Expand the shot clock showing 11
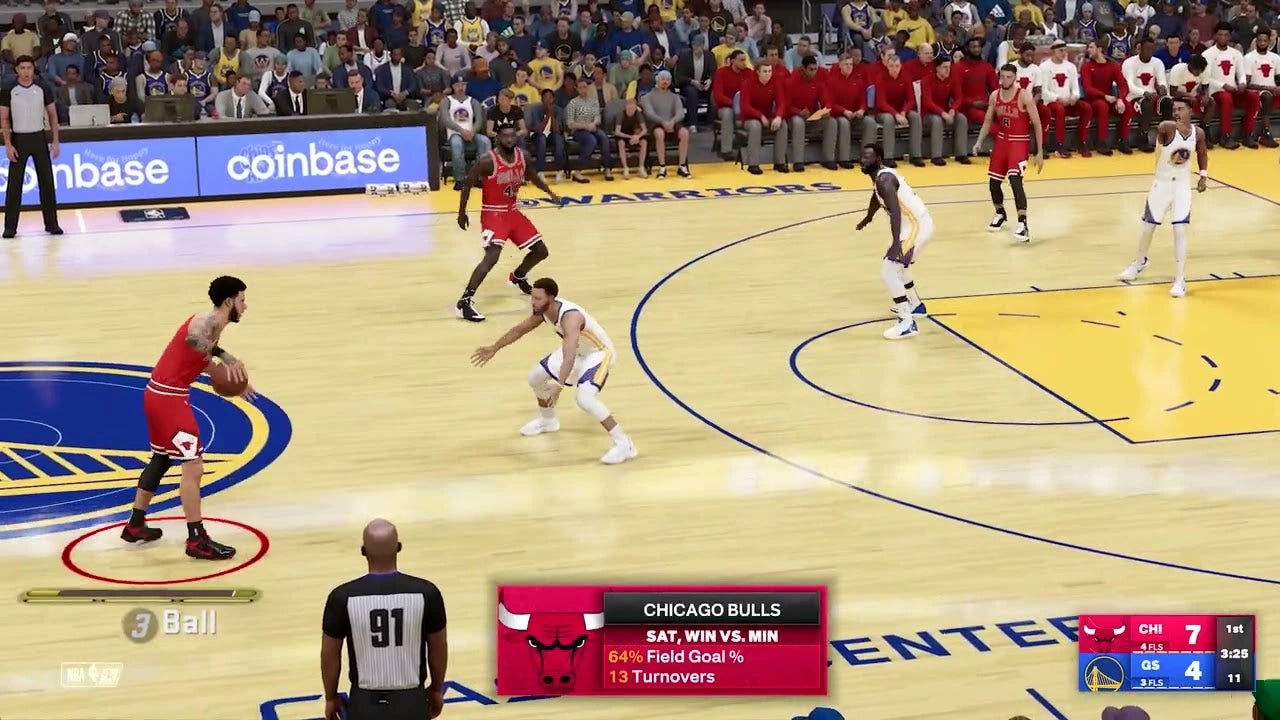This screenshot has width=1280, height=720. point(1236,678)
